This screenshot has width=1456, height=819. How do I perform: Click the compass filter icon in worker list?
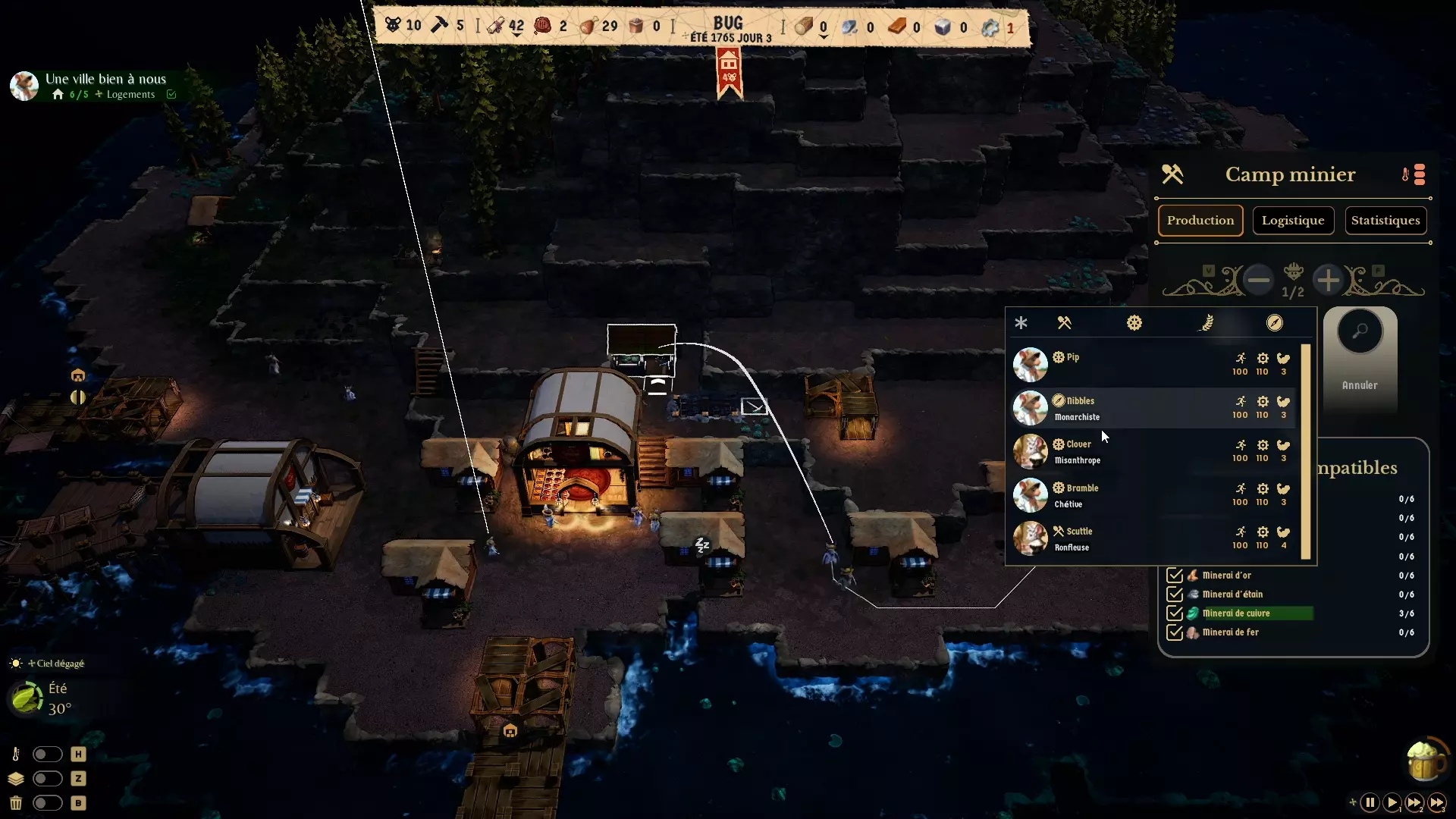(1275, 322)
